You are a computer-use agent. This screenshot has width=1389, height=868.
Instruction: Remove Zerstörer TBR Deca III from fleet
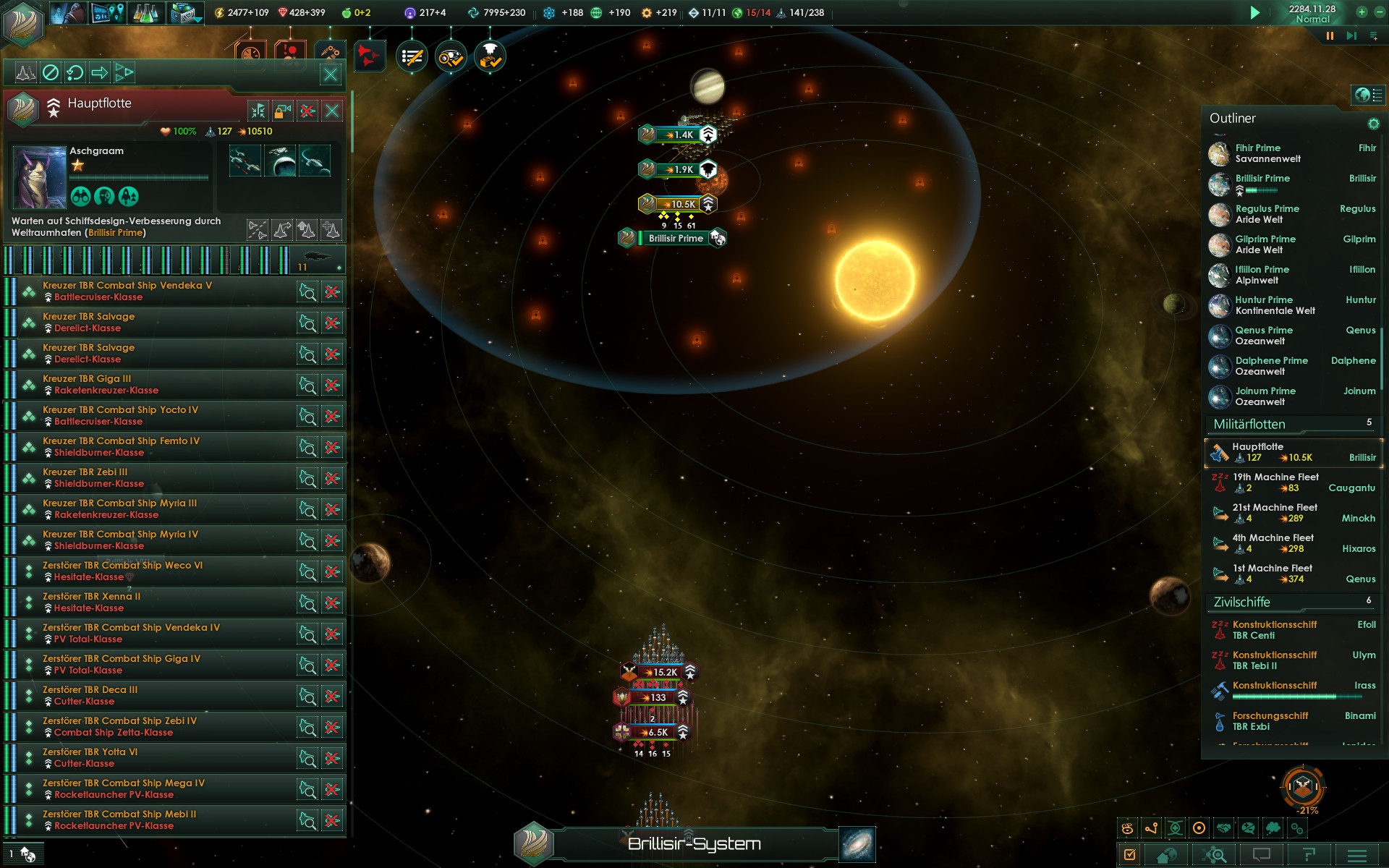point(332,697)
